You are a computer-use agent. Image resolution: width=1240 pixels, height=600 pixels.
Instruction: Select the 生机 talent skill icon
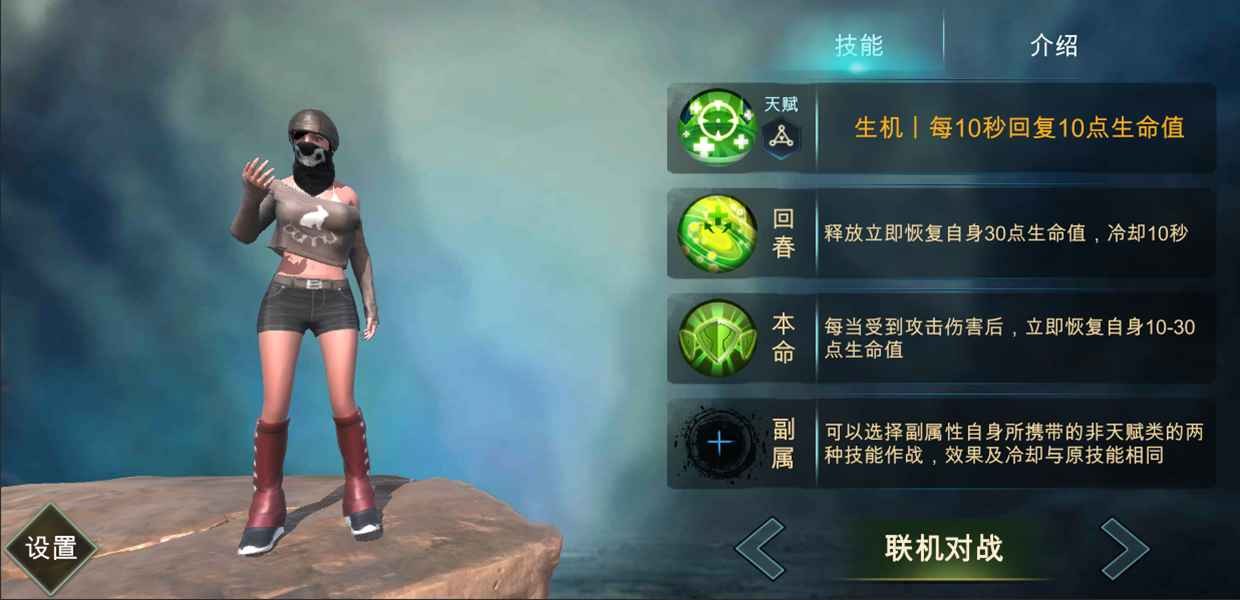click(x=717, y=127)
